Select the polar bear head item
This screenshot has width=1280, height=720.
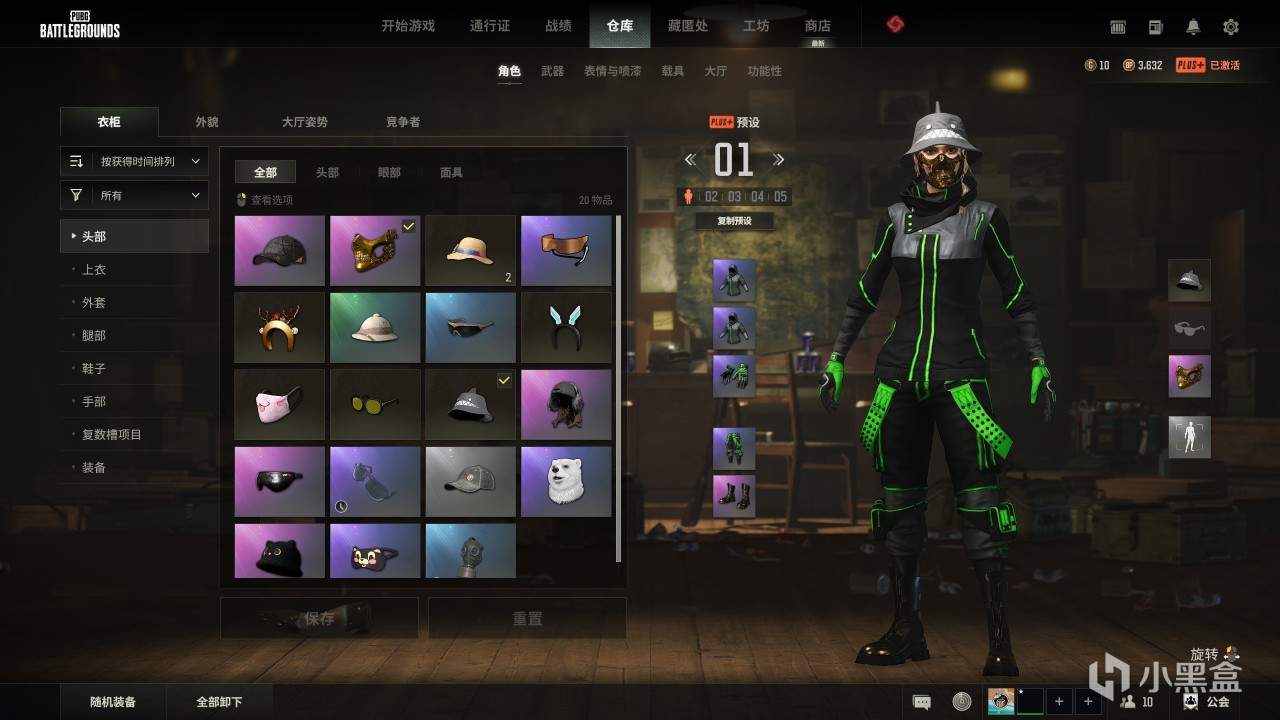[x=566, y=482]
